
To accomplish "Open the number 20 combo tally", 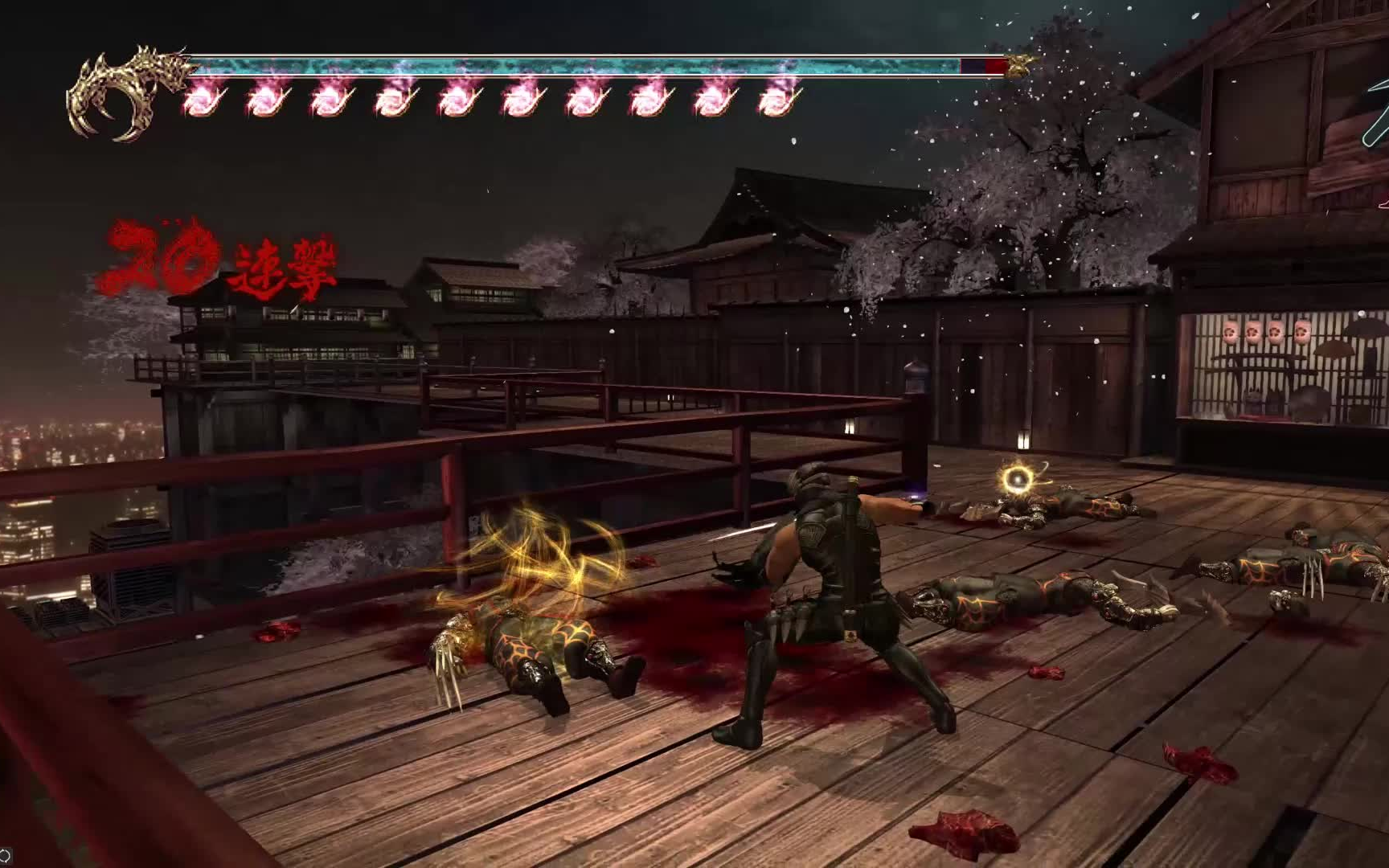I will pos(161,253).
